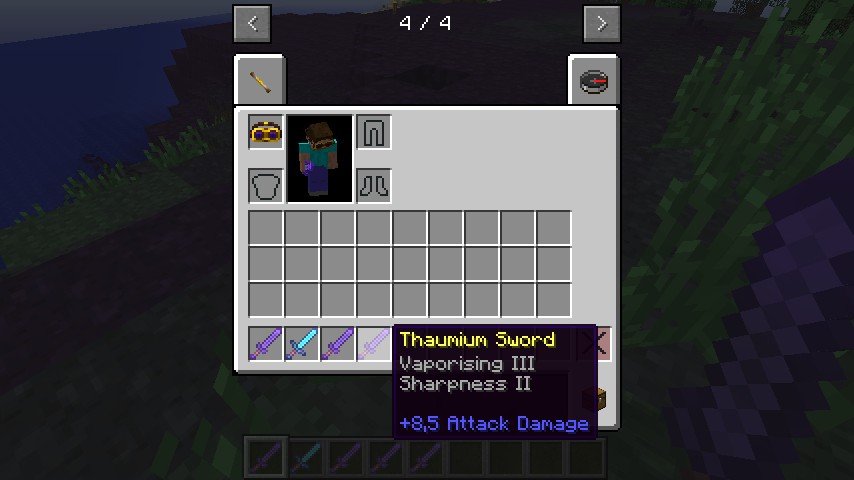Go to the previous creative tab page

pyautogui.click(x=252, y=23)
